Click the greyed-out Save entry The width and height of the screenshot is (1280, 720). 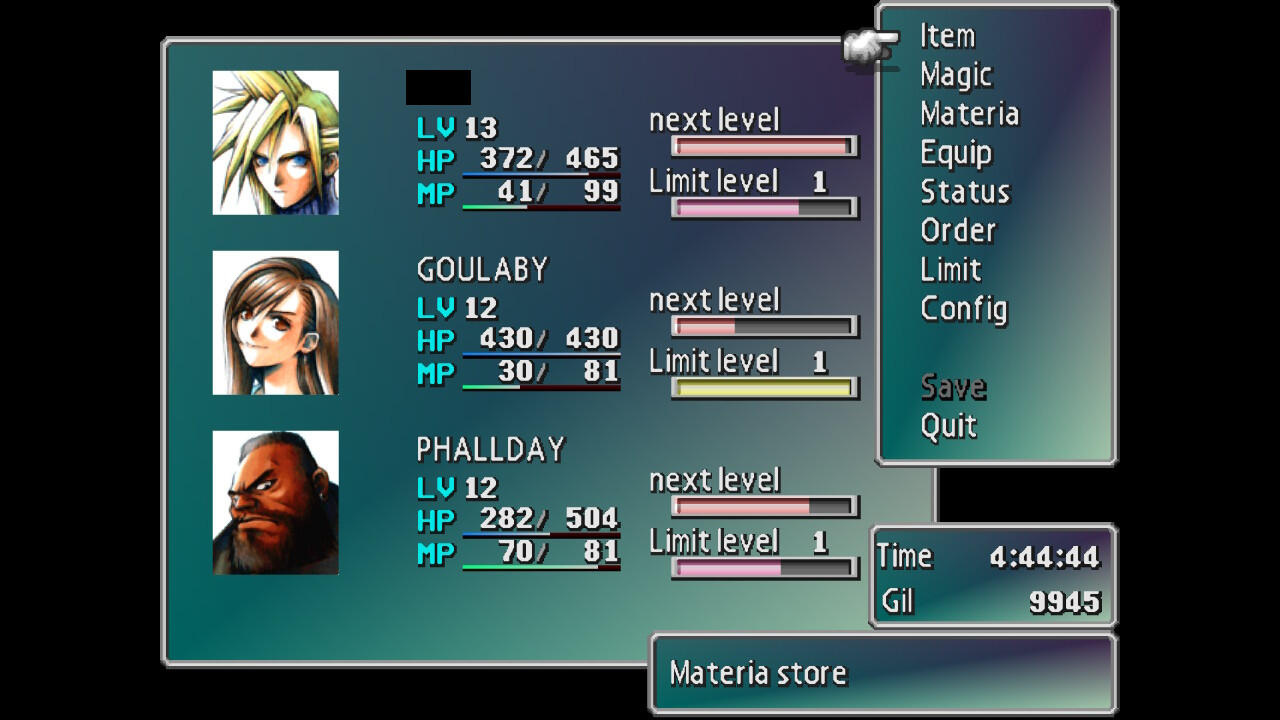click(x=953, y=387)
